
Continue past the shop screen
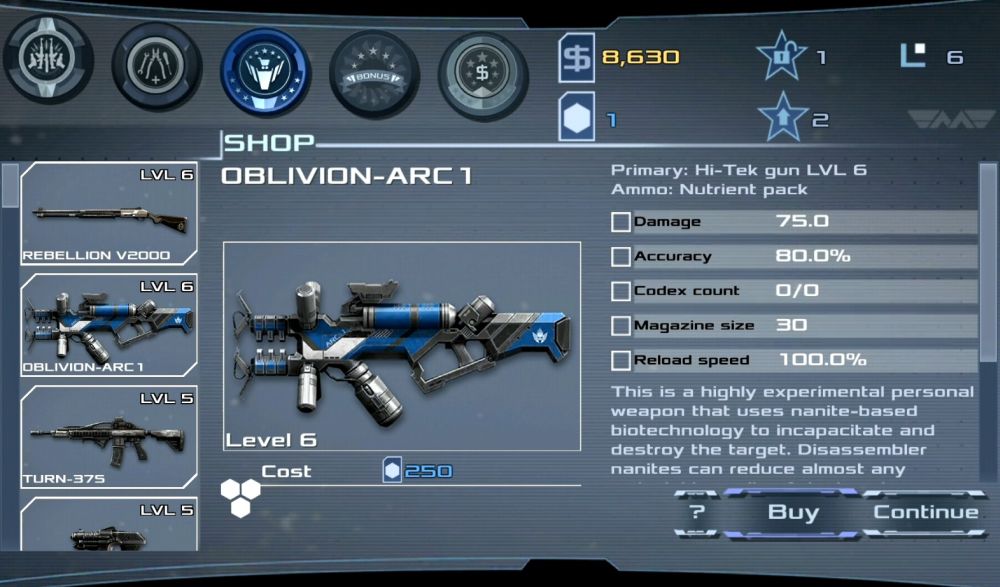926,513
